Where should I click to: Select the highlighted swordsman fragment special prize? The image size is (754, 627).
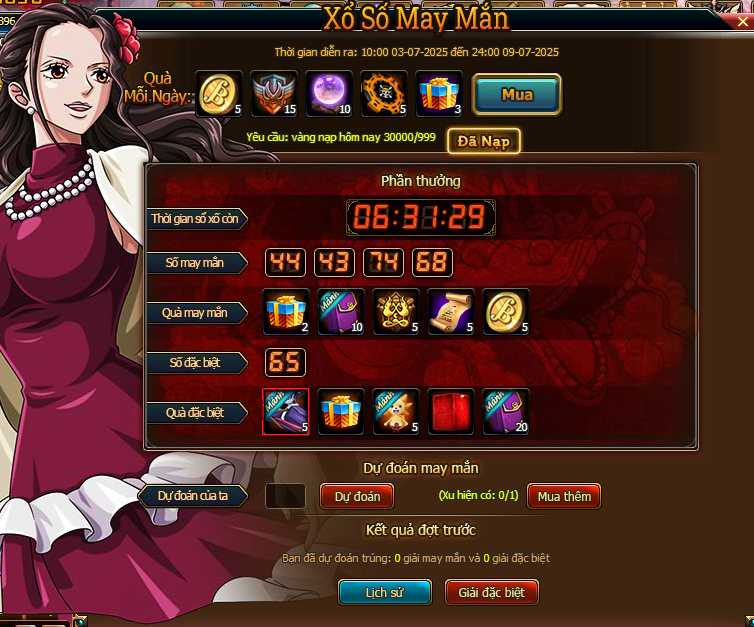click(x=286, y=412)
